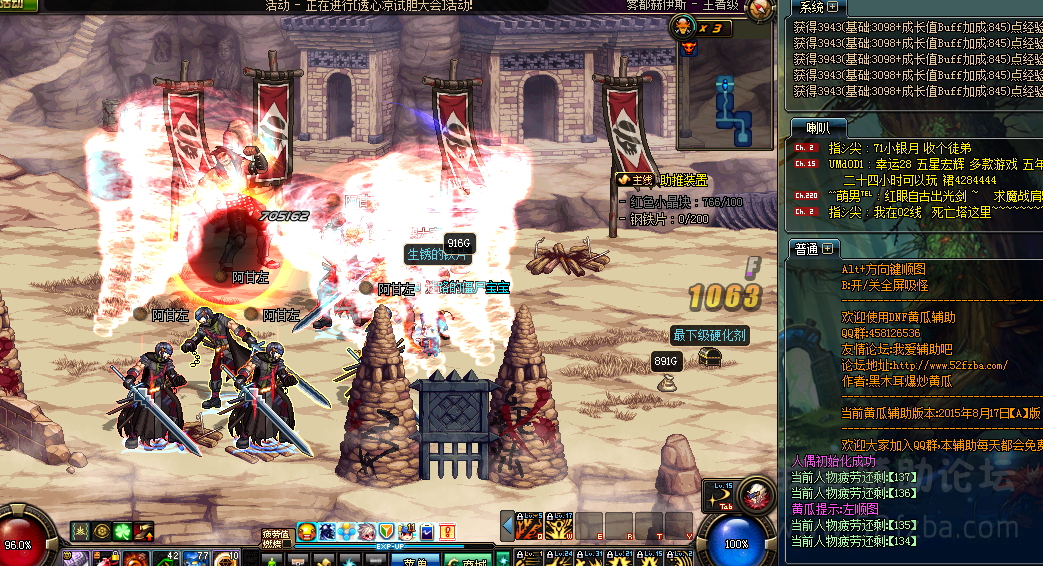Expand the plus button beside 系统 tab

(832, 8)
